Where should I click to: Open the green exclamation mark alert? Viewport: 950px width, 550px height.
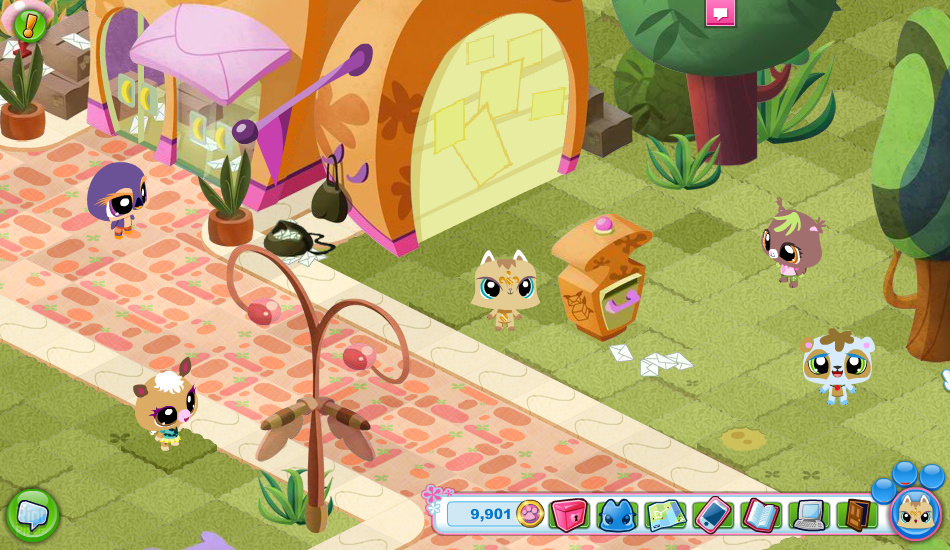point(30,24)
